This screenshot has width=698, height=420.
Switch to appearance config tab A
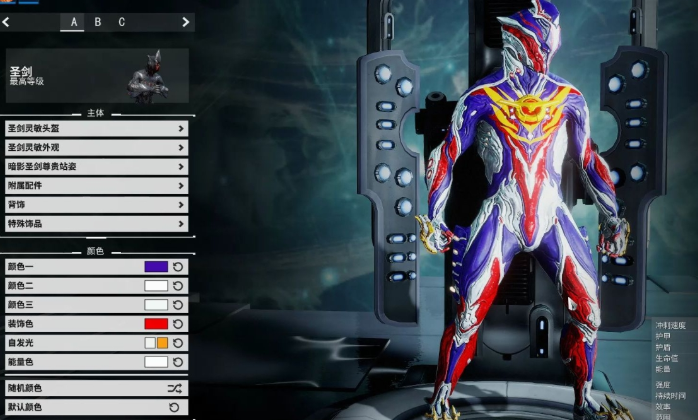(73, 21)
